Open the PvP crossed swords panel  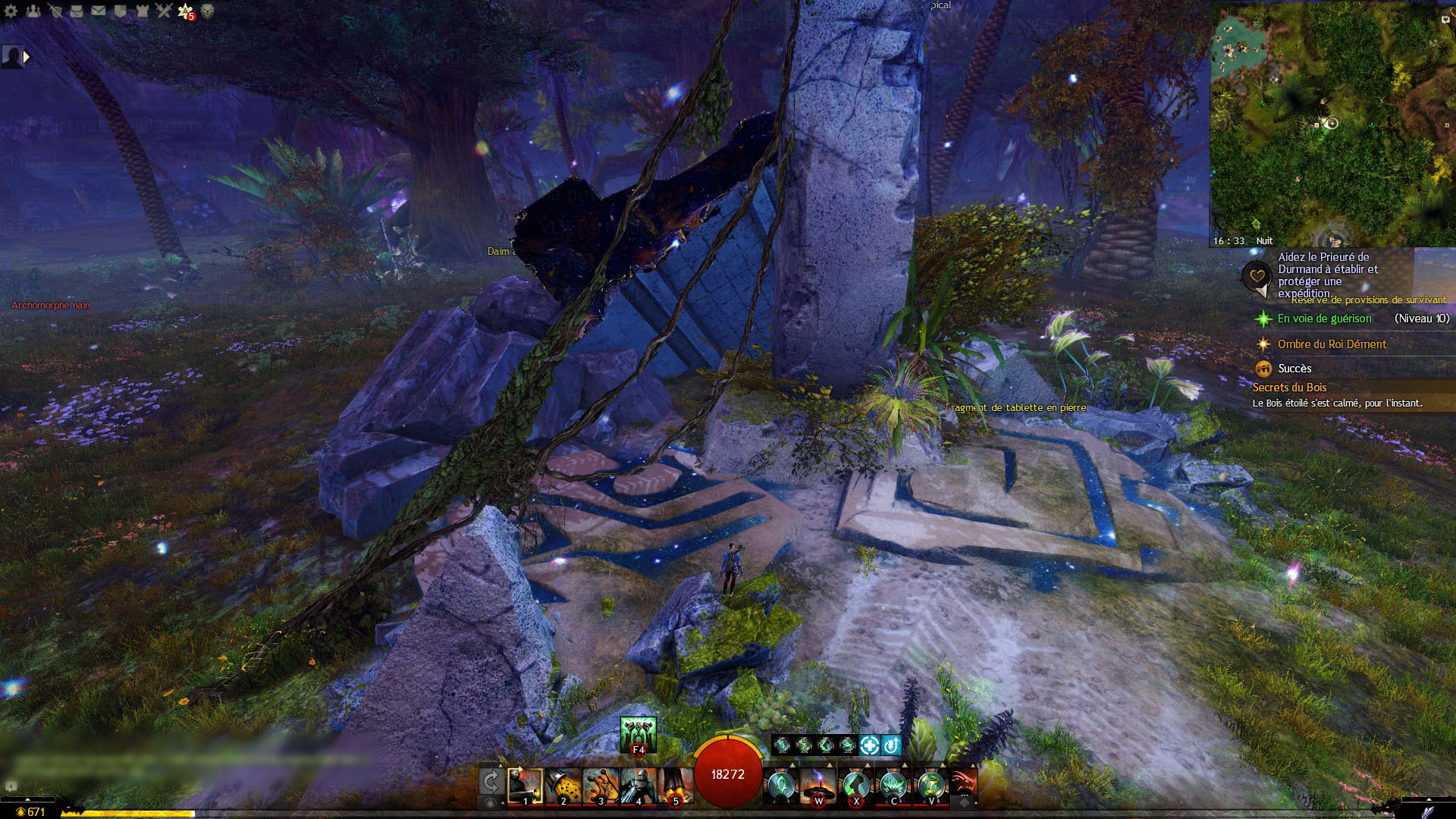coord(164,11)
